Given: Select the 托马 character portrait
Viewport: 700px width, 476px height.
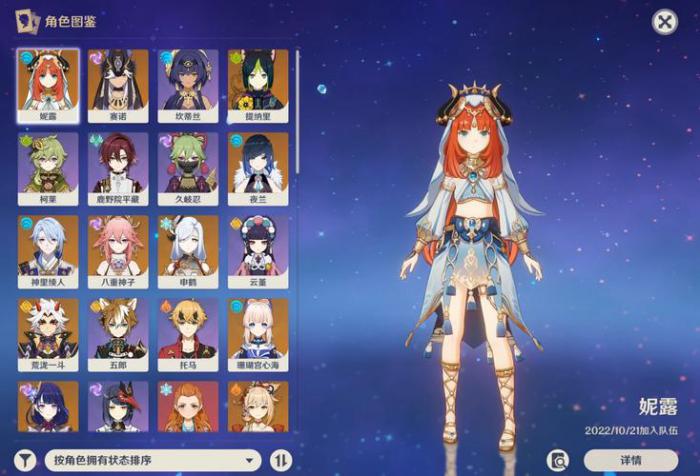Looking at the screenshot, I should pos(188,335).
